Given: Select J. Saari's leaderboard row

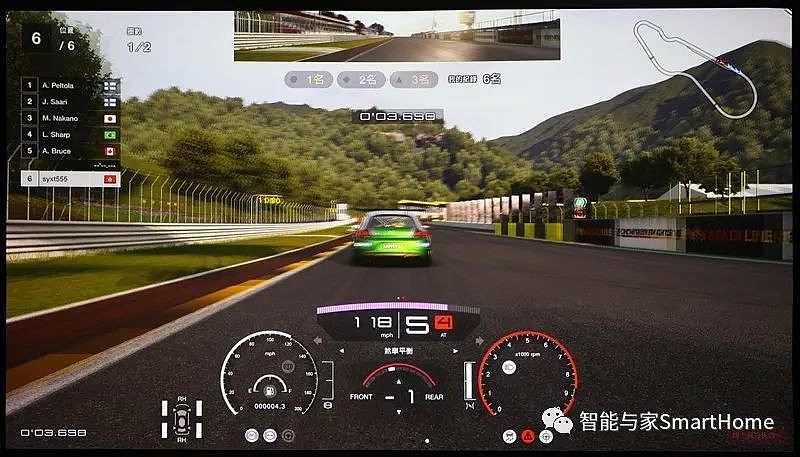Looking at the screenshot, I should pos(70,102).
